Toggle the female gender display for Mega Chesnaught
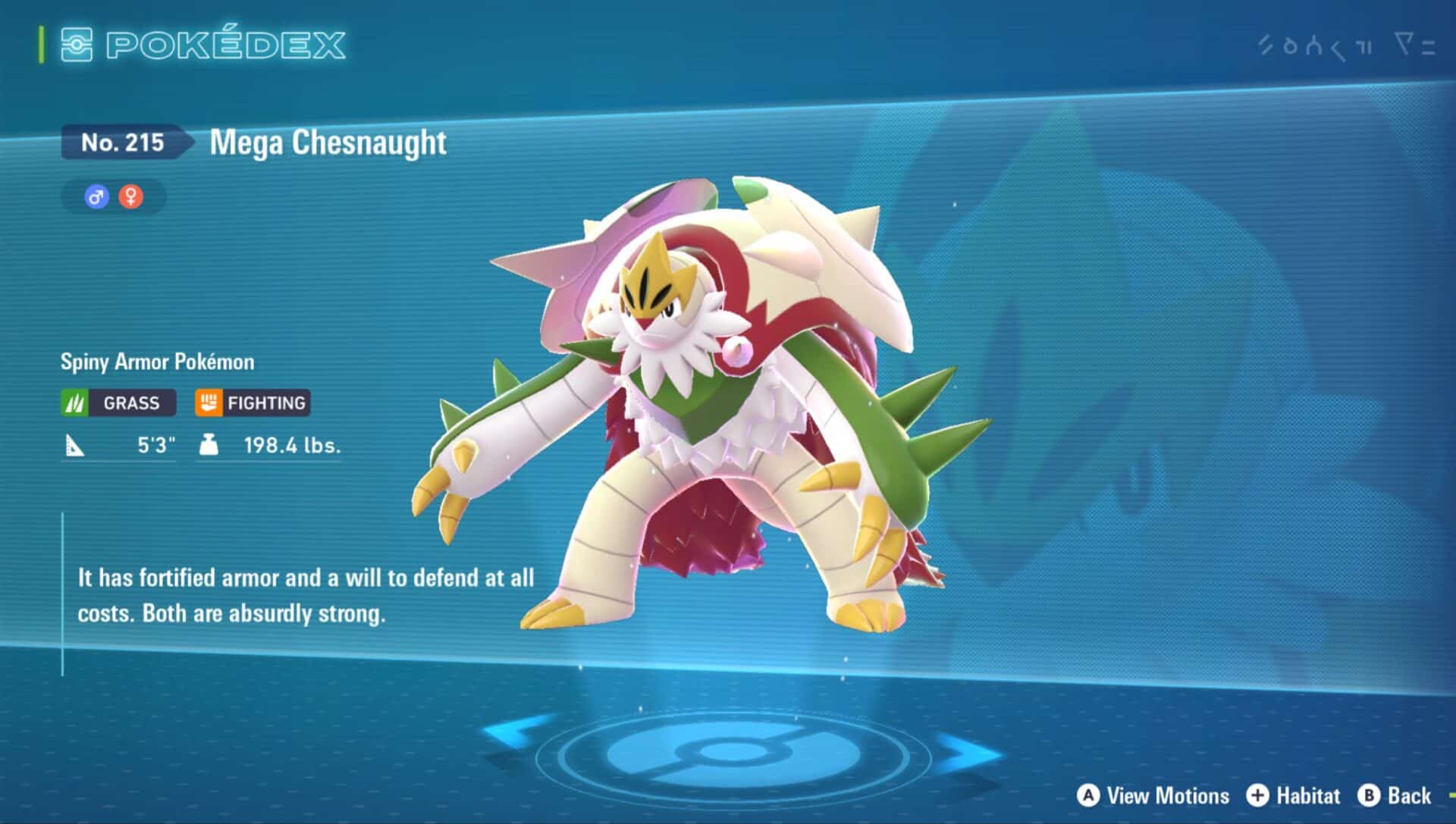 pyautogui.click(x=130, y=197)
